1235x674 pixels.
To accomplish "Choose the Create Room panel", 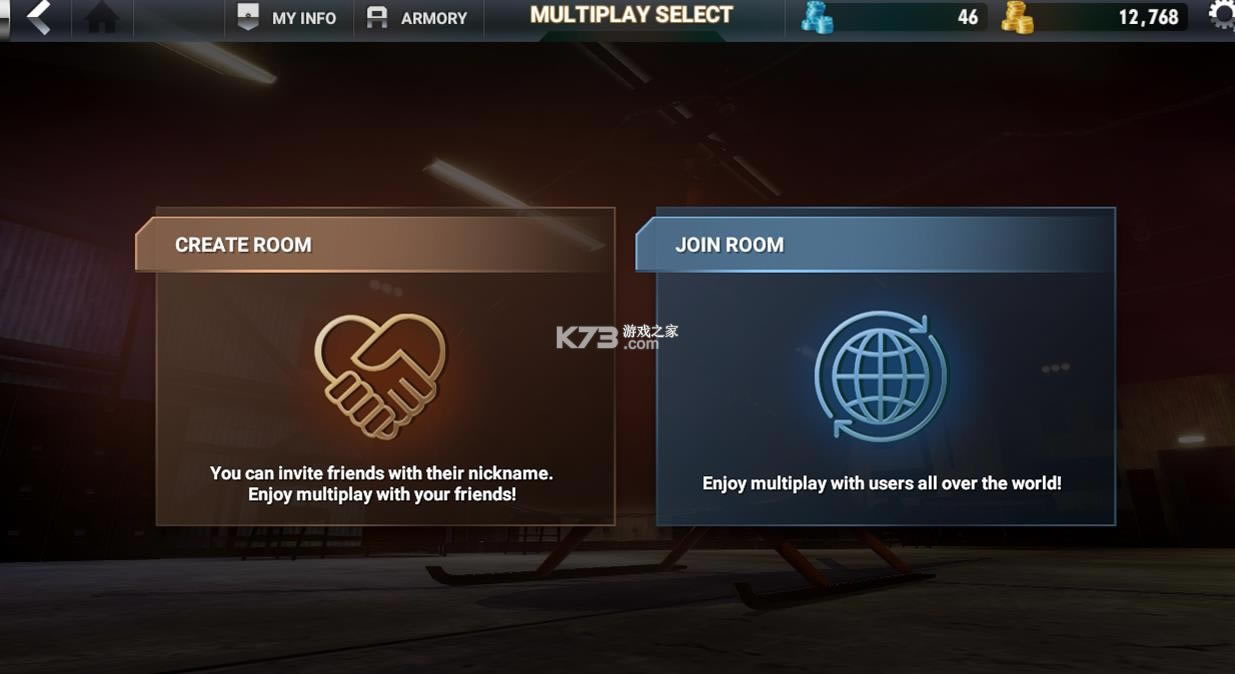I will click(385, 367).
